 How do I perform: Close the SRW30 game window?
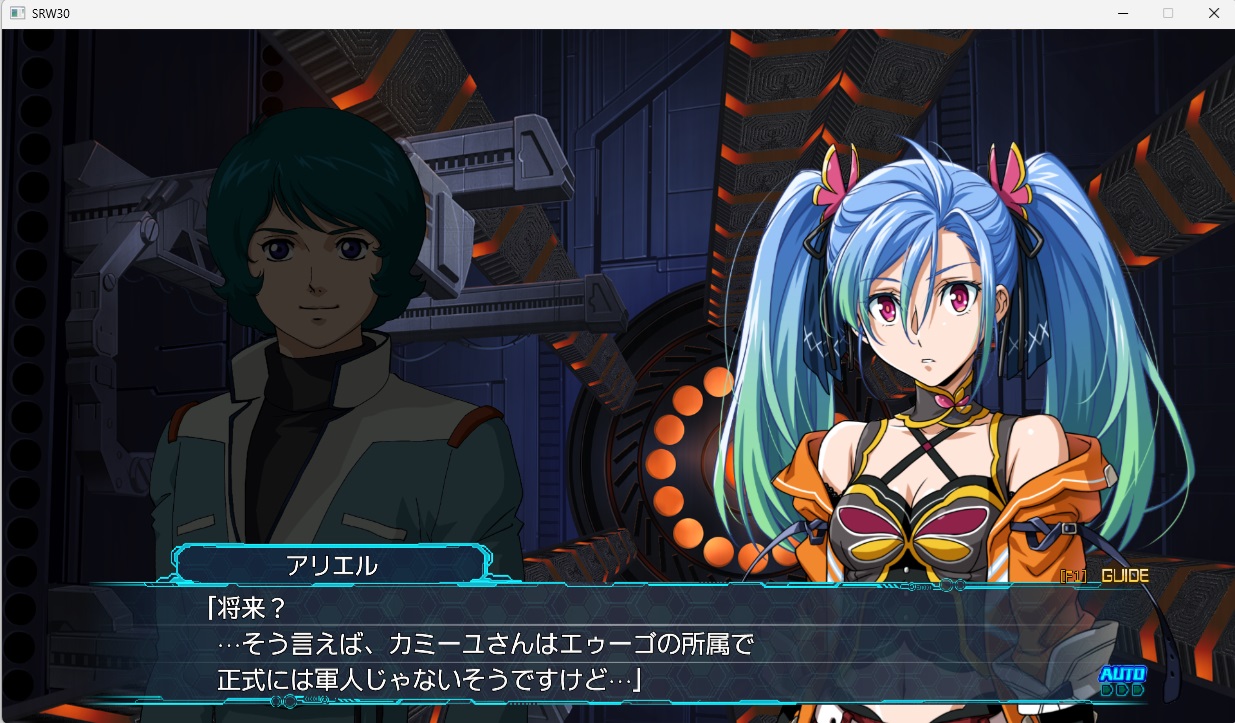(1213, 14)
